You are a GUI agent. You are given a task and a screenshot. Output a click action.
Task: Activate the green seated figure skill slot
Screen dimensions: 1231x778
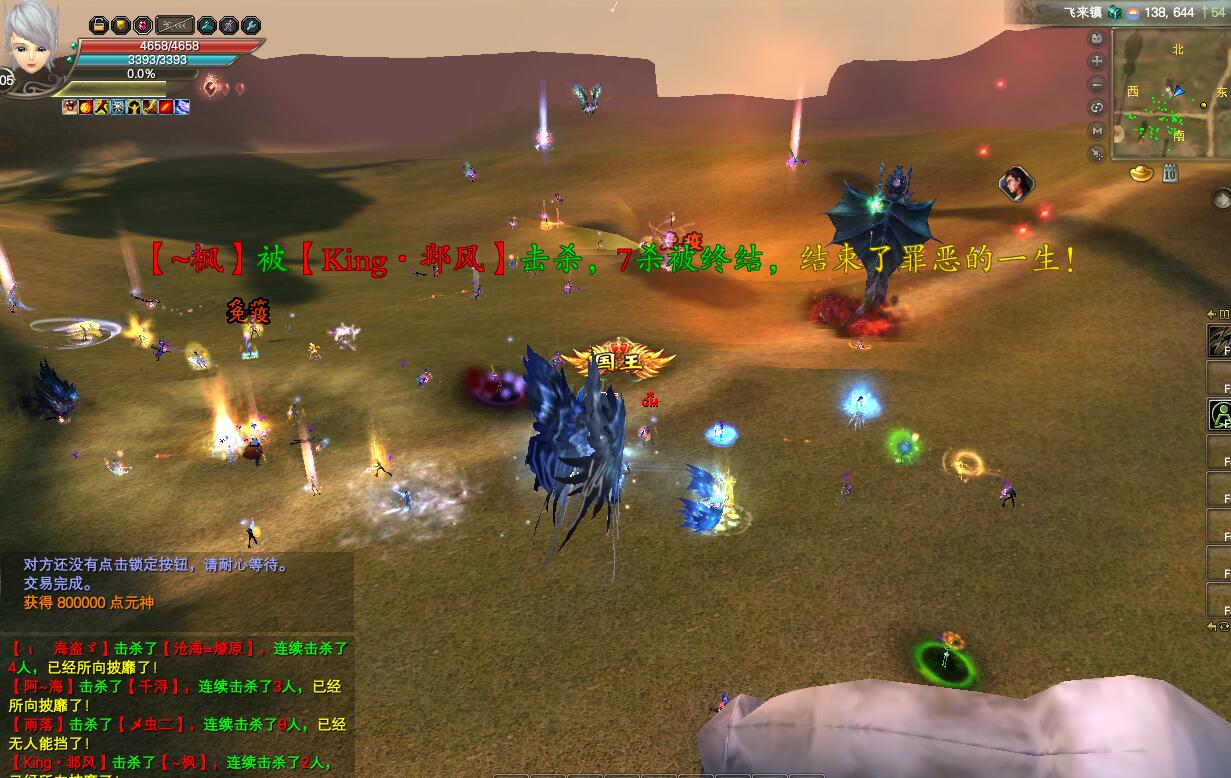(x=1219, y=415)
